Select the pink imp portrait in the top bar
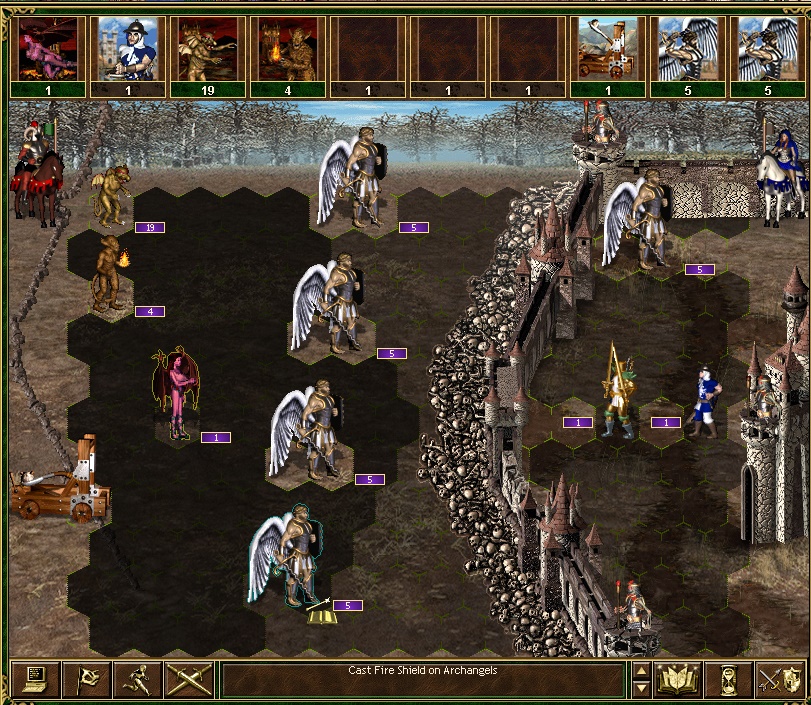 click(x=48, y=48)
